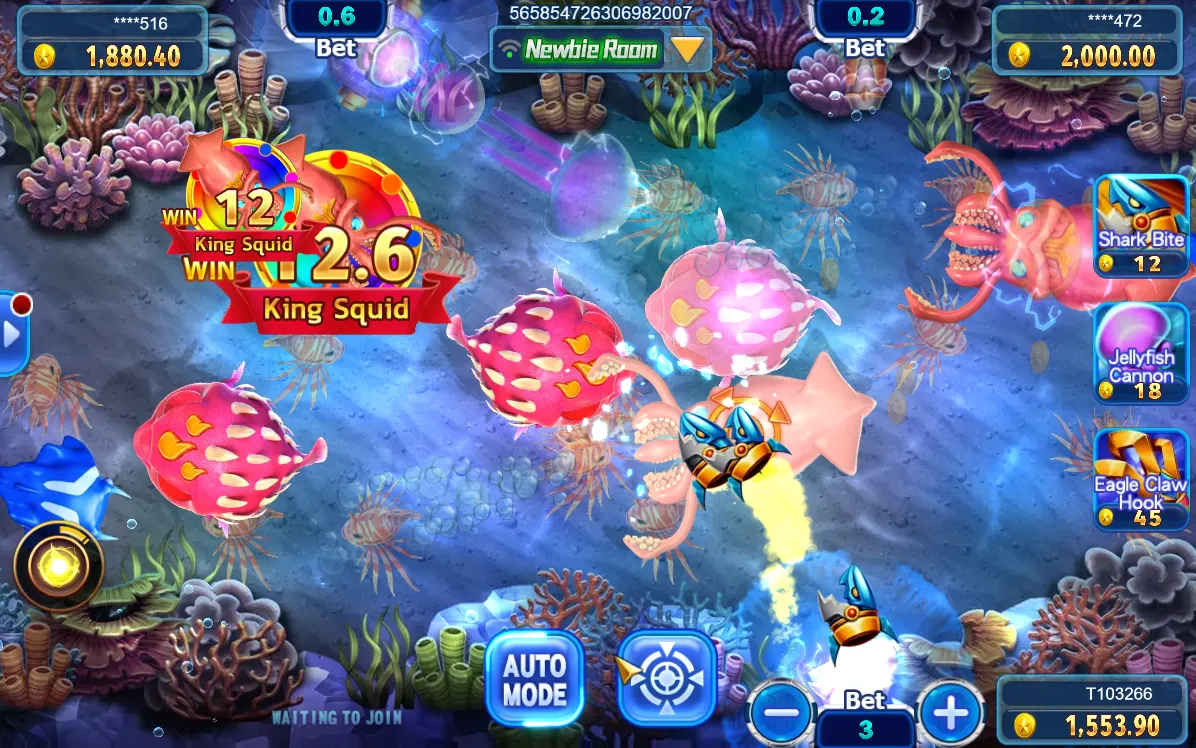The image size is (1196, 748).
Task: Open the Newbie Room dropdown
Action: (688, 48)
